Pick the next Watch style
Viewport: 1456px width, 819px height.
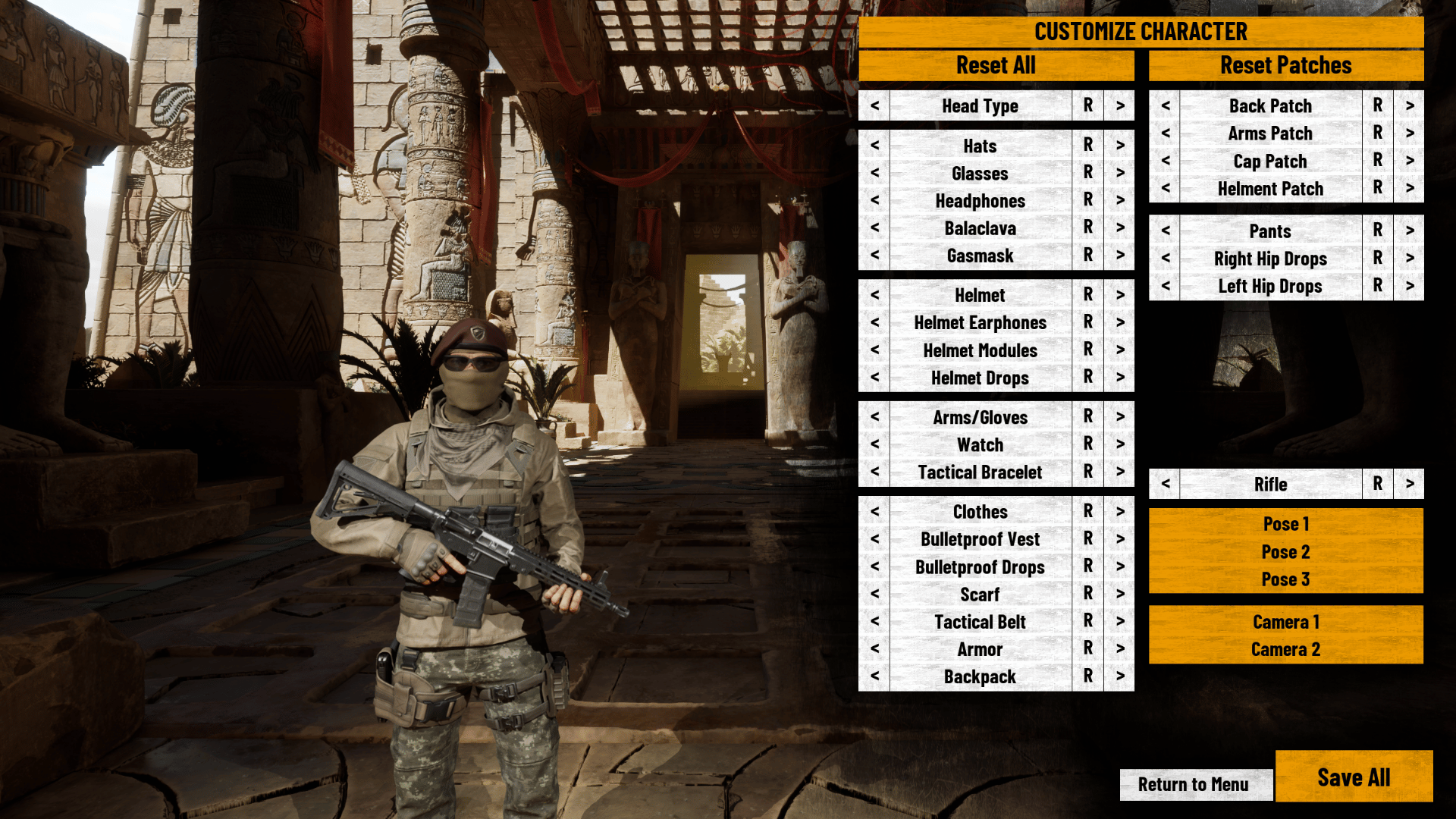click(1119, 445)
